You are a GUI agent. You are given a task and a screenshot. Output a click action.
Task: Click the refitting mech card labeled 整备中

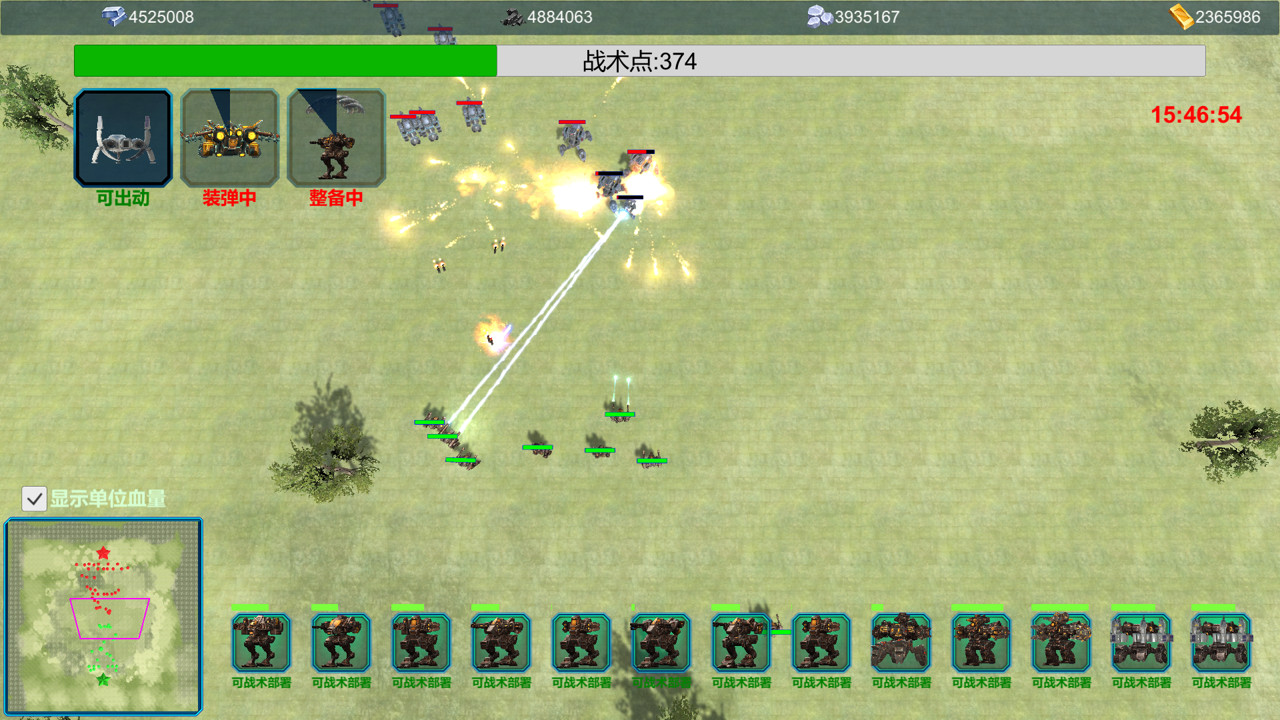[x=336, y=137]
